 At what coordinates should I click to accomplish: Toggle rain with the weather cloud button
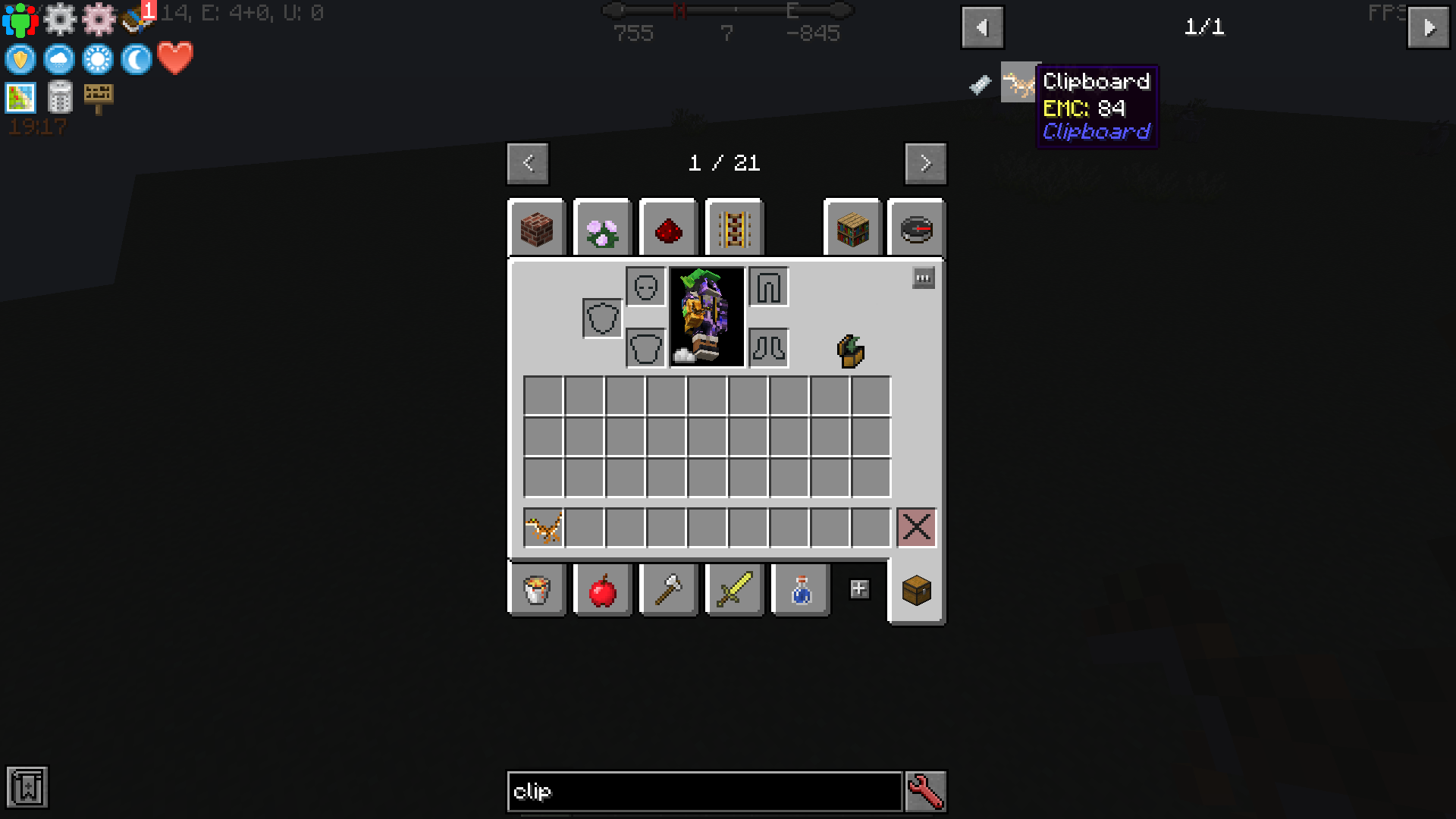pyautogui.click(x=59, y=59)
